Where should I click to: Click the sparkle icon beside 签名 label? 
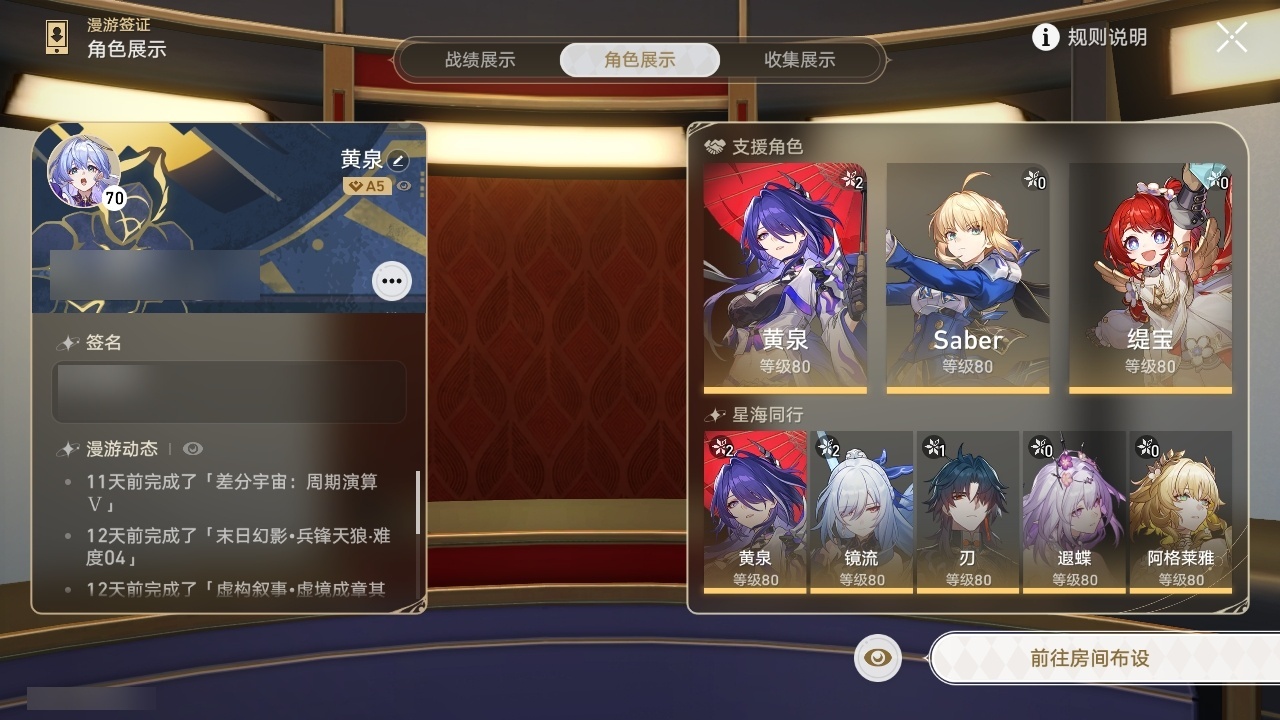pos(68,342)
